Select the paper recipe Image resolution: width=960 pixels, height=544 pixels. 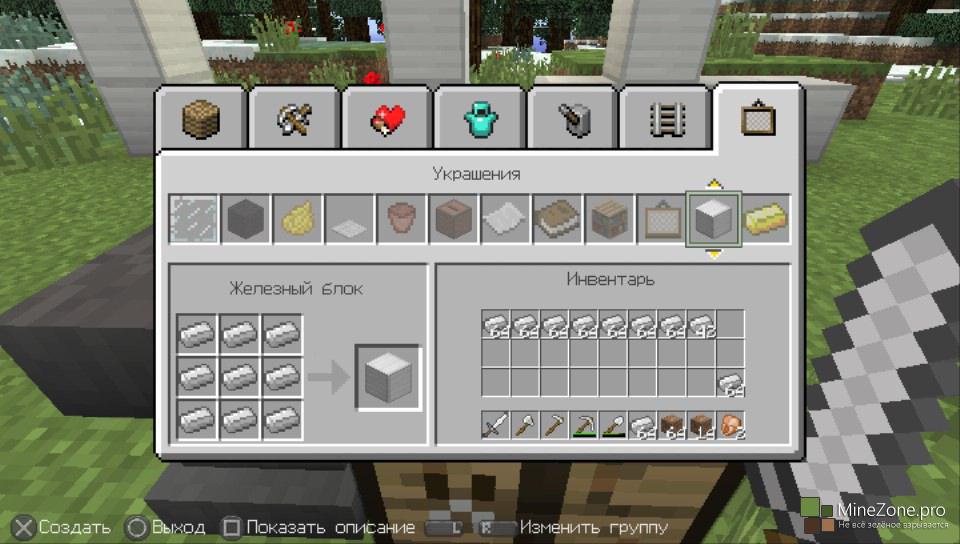505,219
